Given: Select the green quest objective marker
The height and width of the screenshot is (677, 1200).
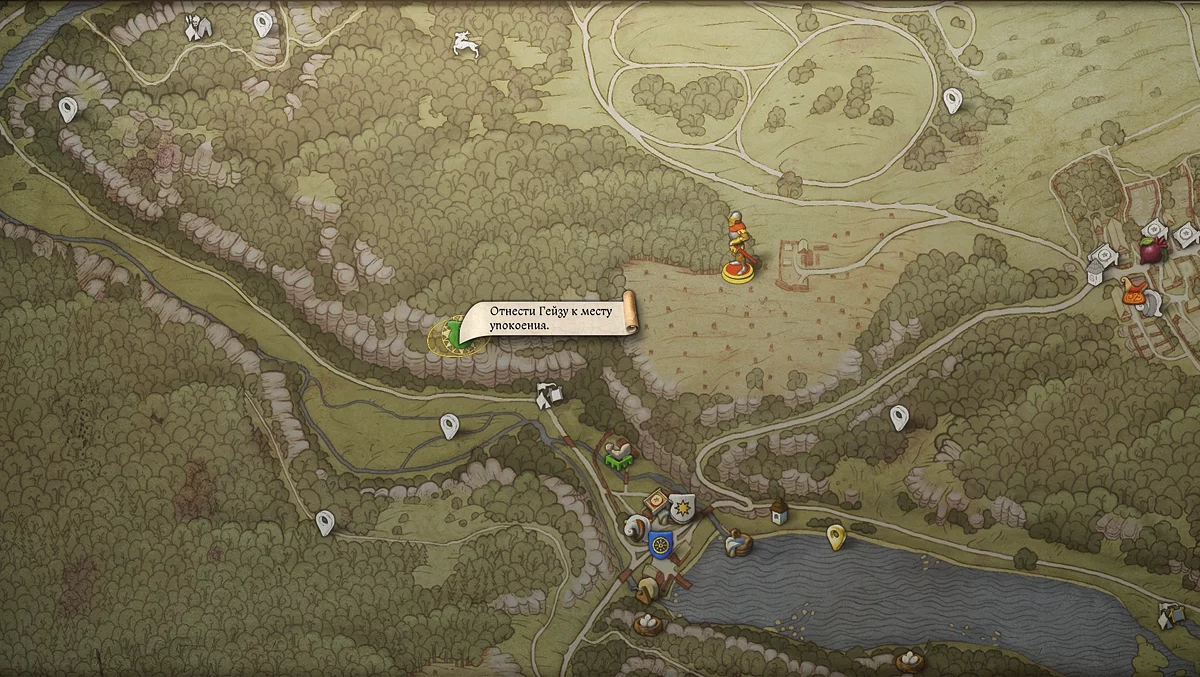Looking at the screenshot, I should 455,334.
